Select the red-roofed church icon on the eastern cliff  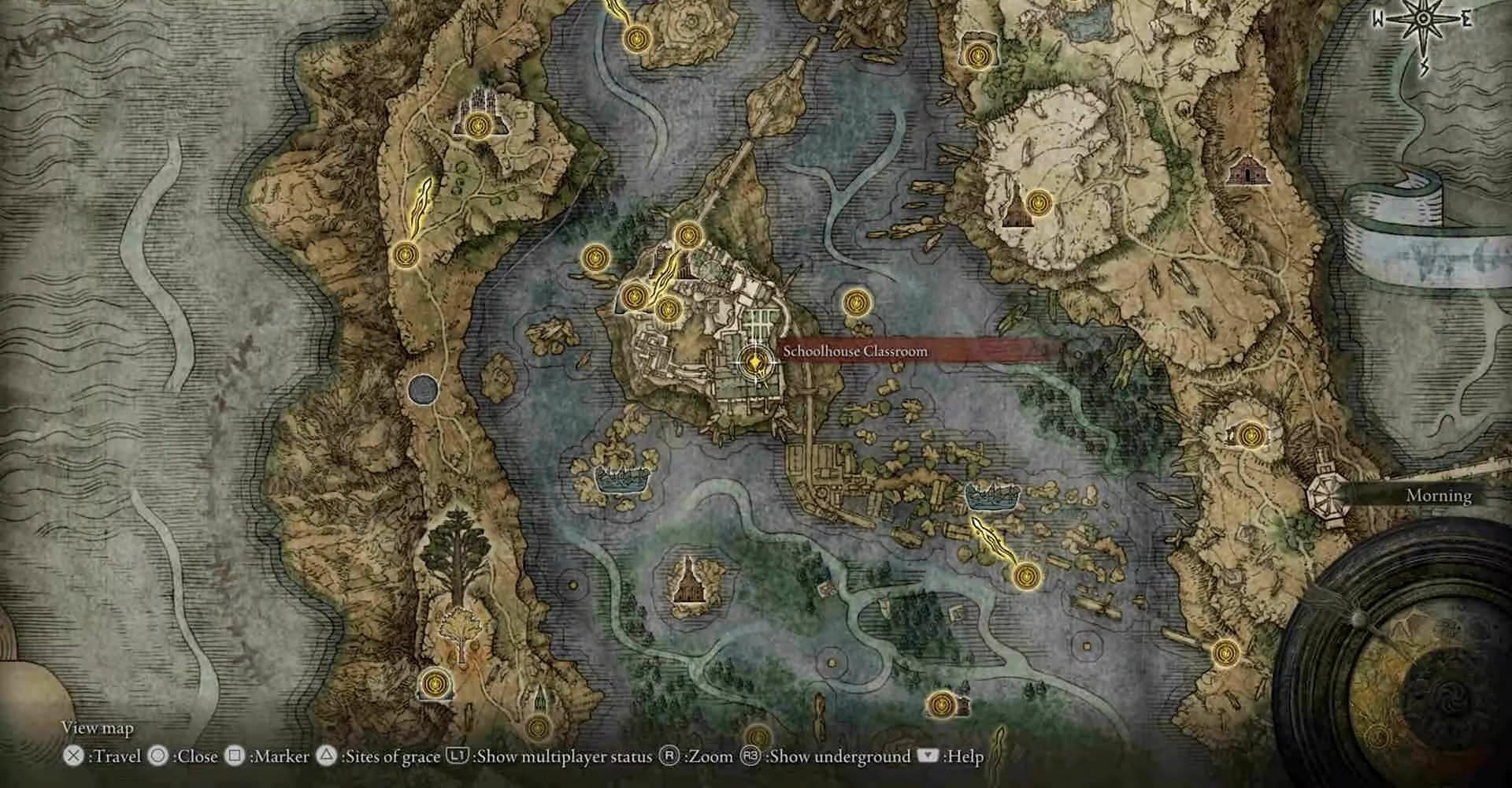1244,169
